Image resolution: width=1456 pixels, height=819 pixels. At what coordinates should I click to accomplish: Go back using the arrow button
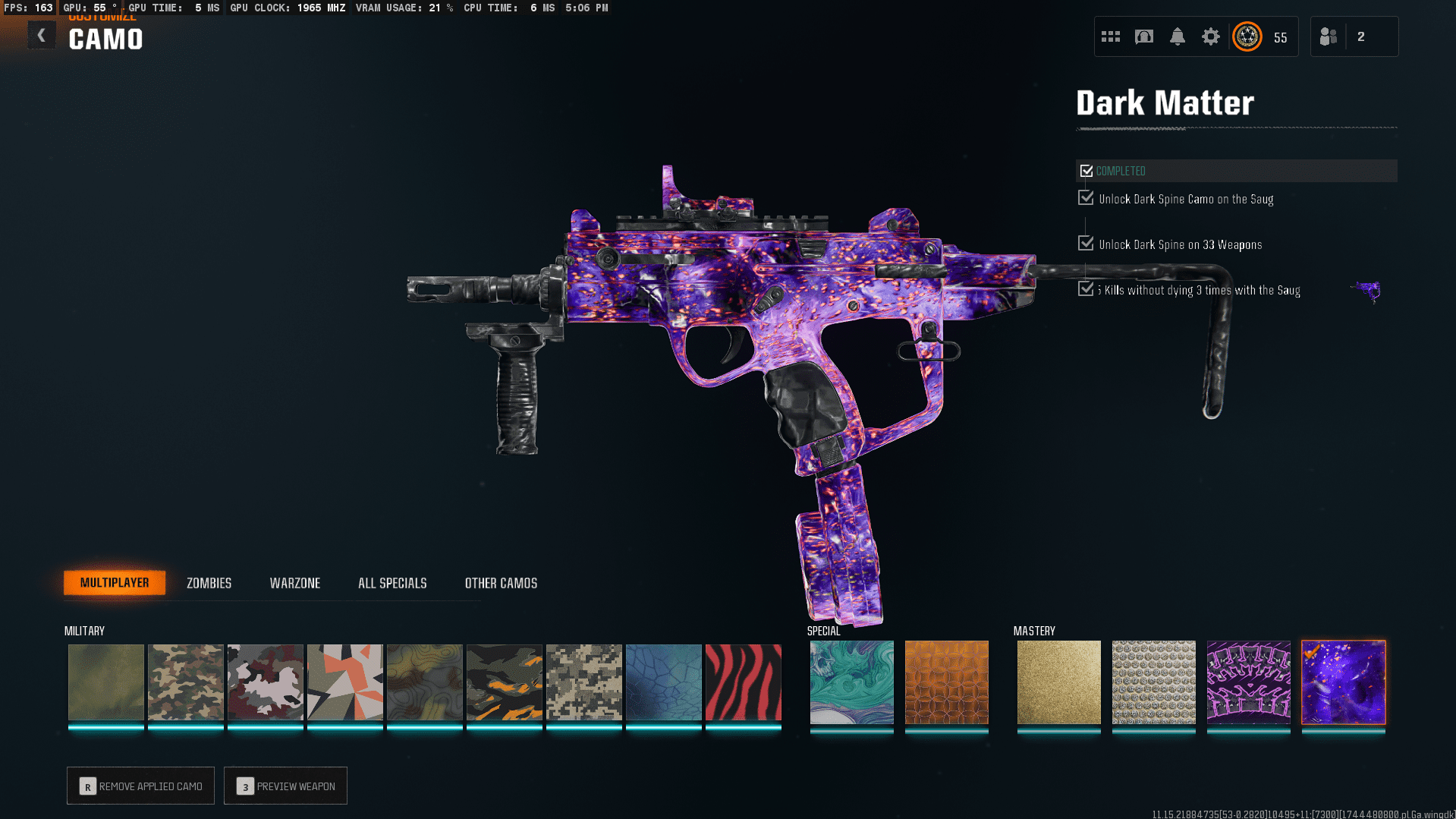click(x=42, y=36)
